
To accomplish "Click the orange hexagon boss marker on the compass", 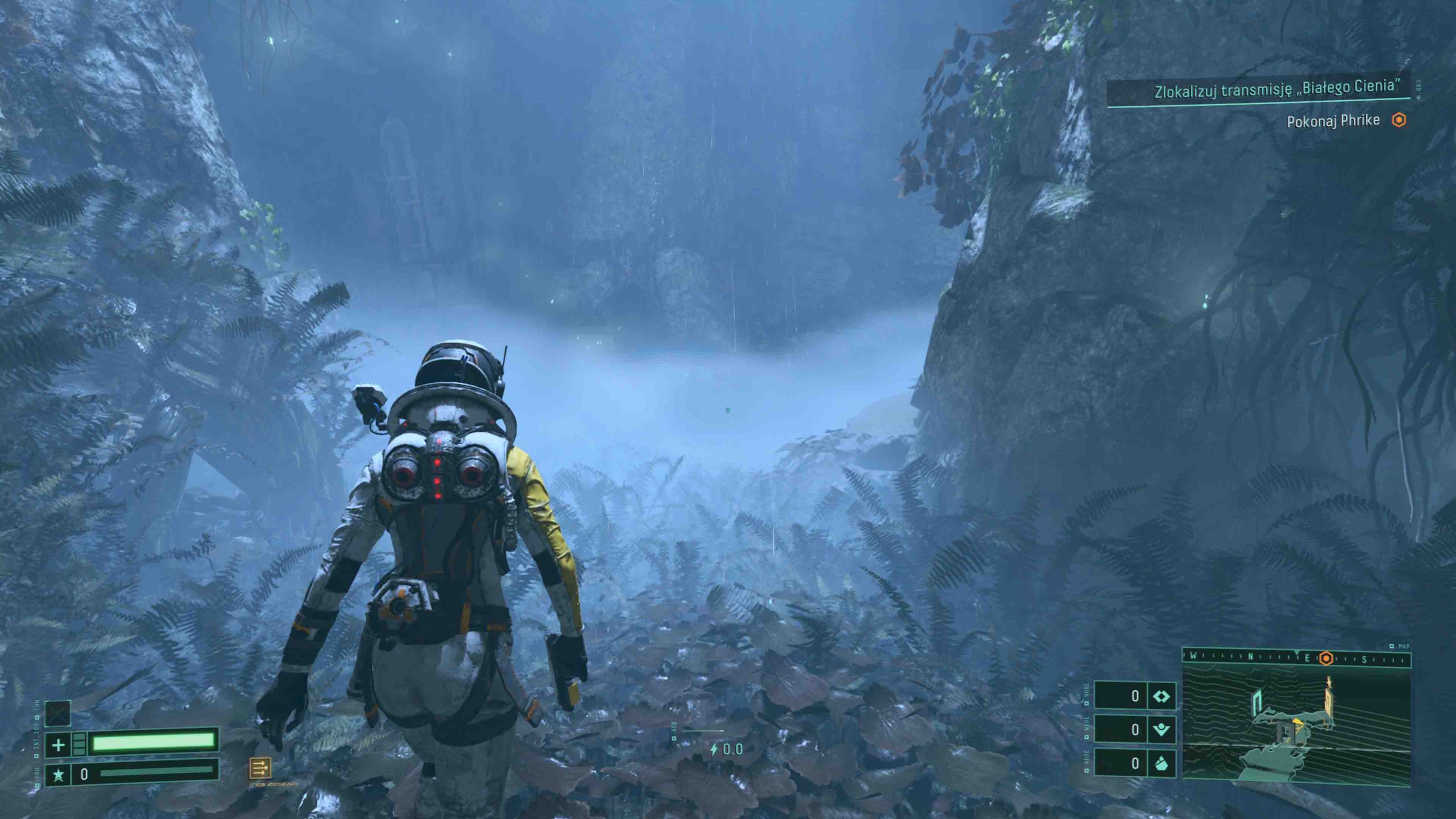I will 1326,658.
